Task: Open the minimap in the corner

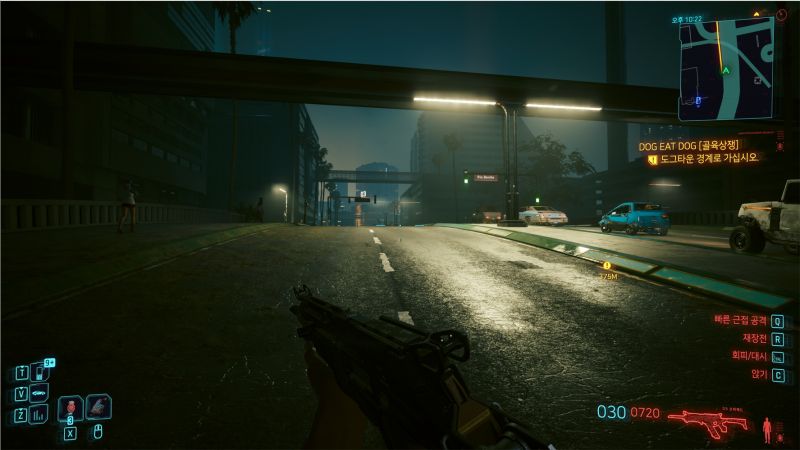Action: (x=726, y=67)
